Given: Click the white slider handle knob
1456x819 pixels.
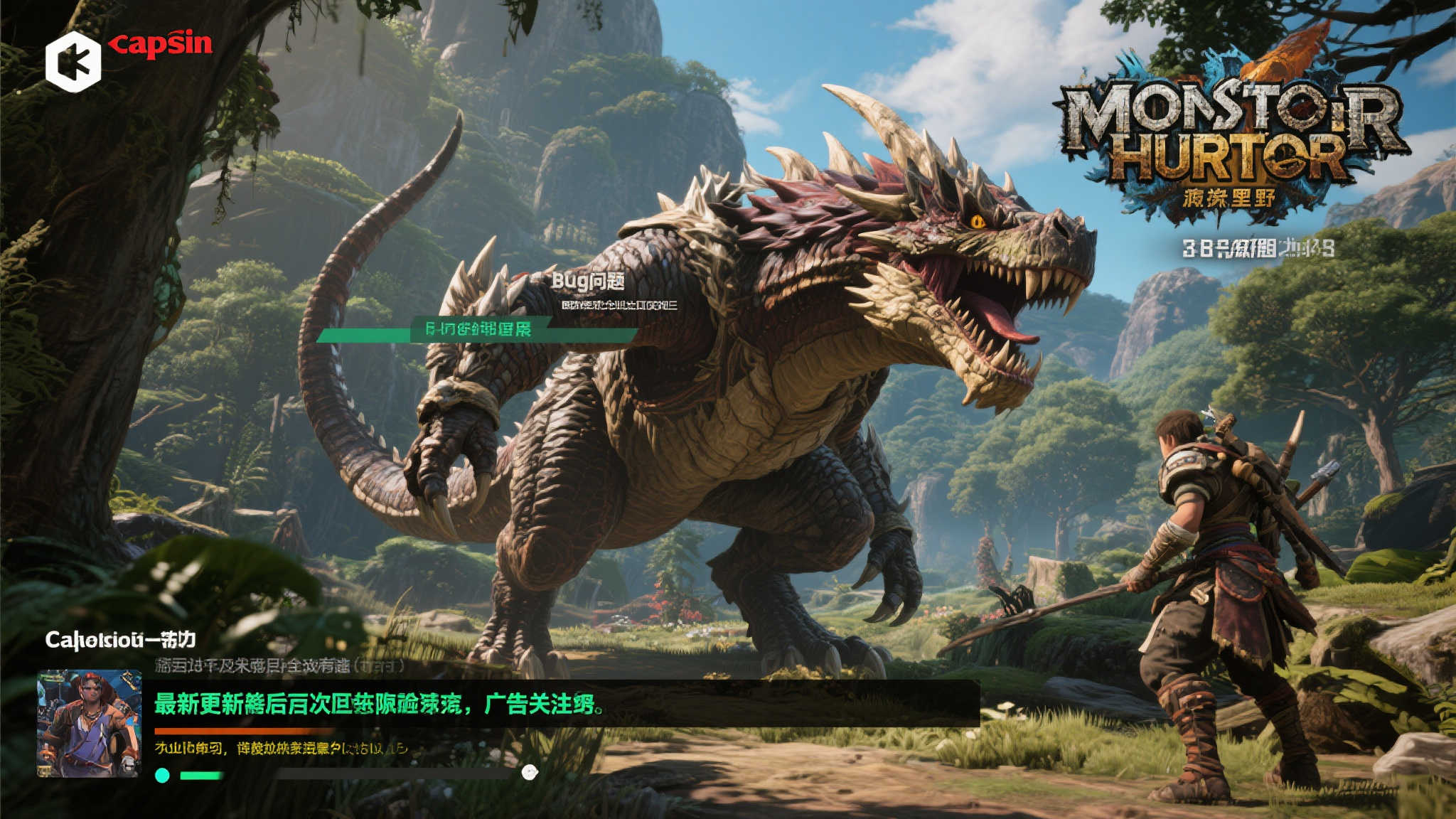Looking at the screenshot, I should tap(530, 773).
